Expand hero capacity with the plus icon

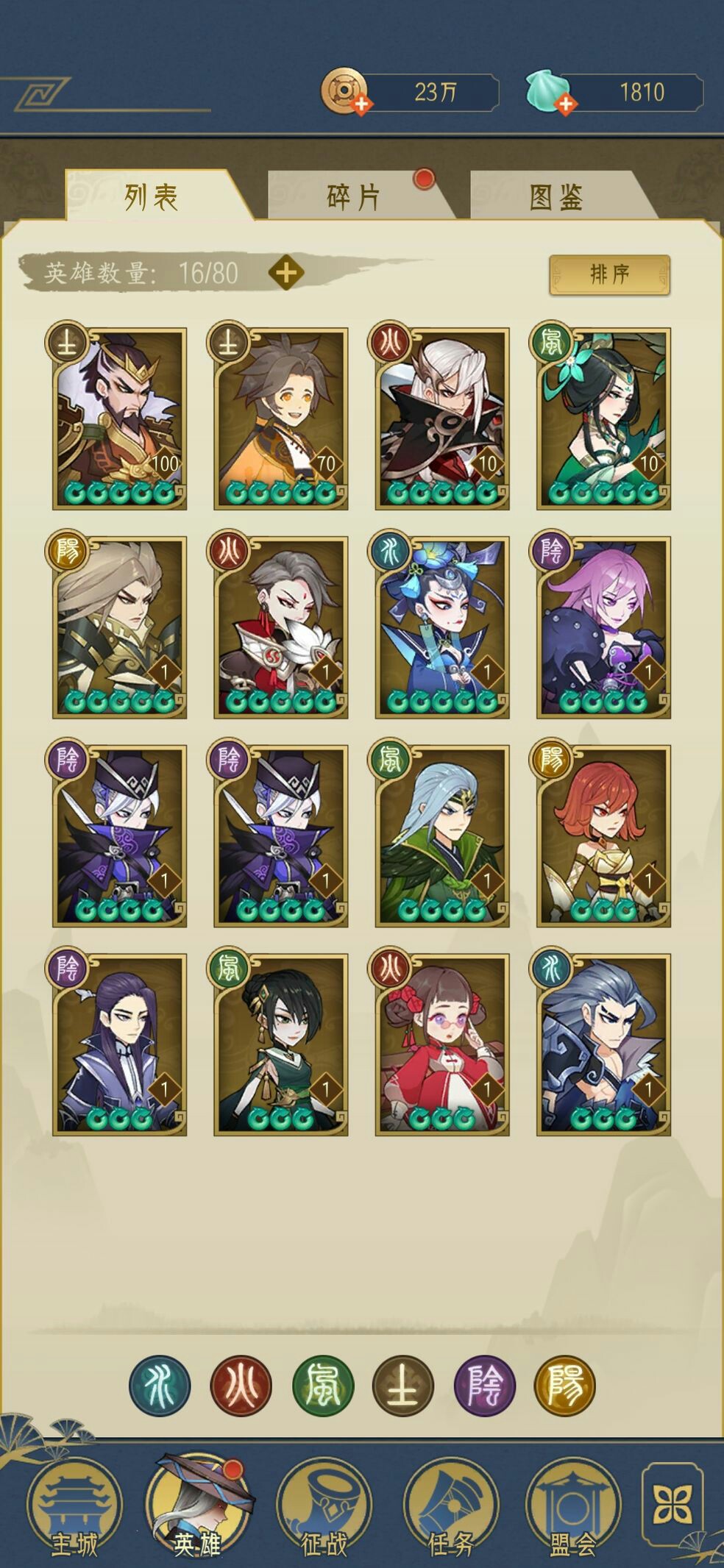click(x=285, y=273)
